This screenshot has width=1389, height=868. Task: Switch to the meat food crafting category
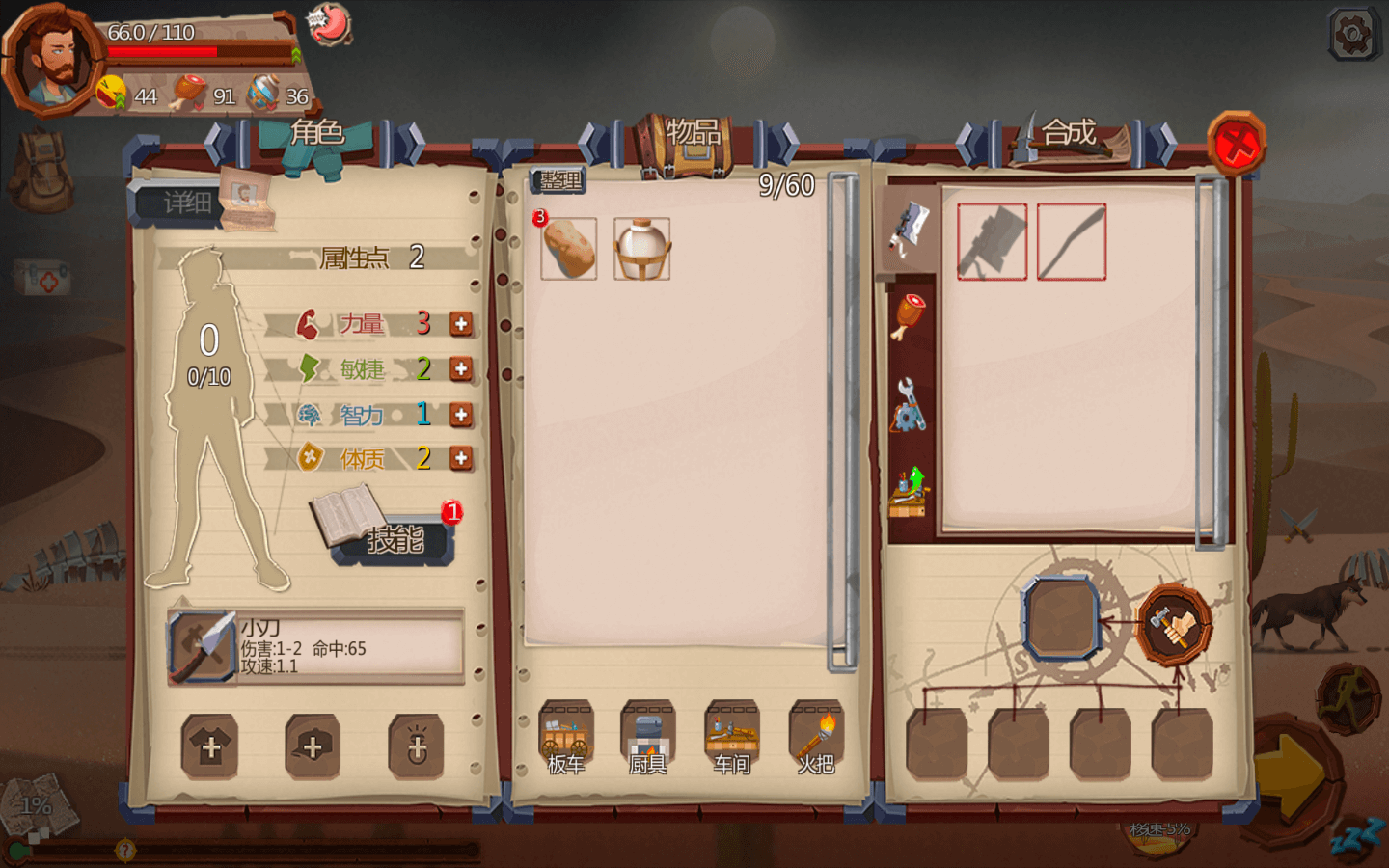pyautogui.click(x=910, y=317)
